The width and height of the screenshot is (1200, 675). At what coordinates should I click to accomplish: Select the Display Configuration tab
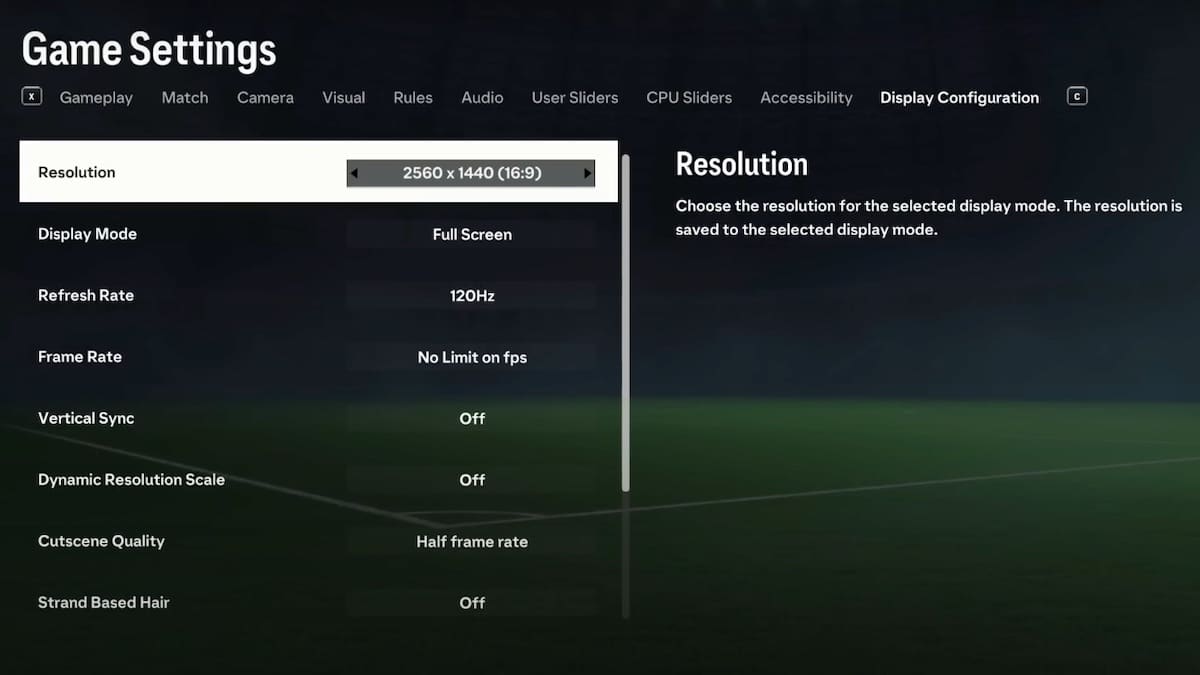coord(959,98)
